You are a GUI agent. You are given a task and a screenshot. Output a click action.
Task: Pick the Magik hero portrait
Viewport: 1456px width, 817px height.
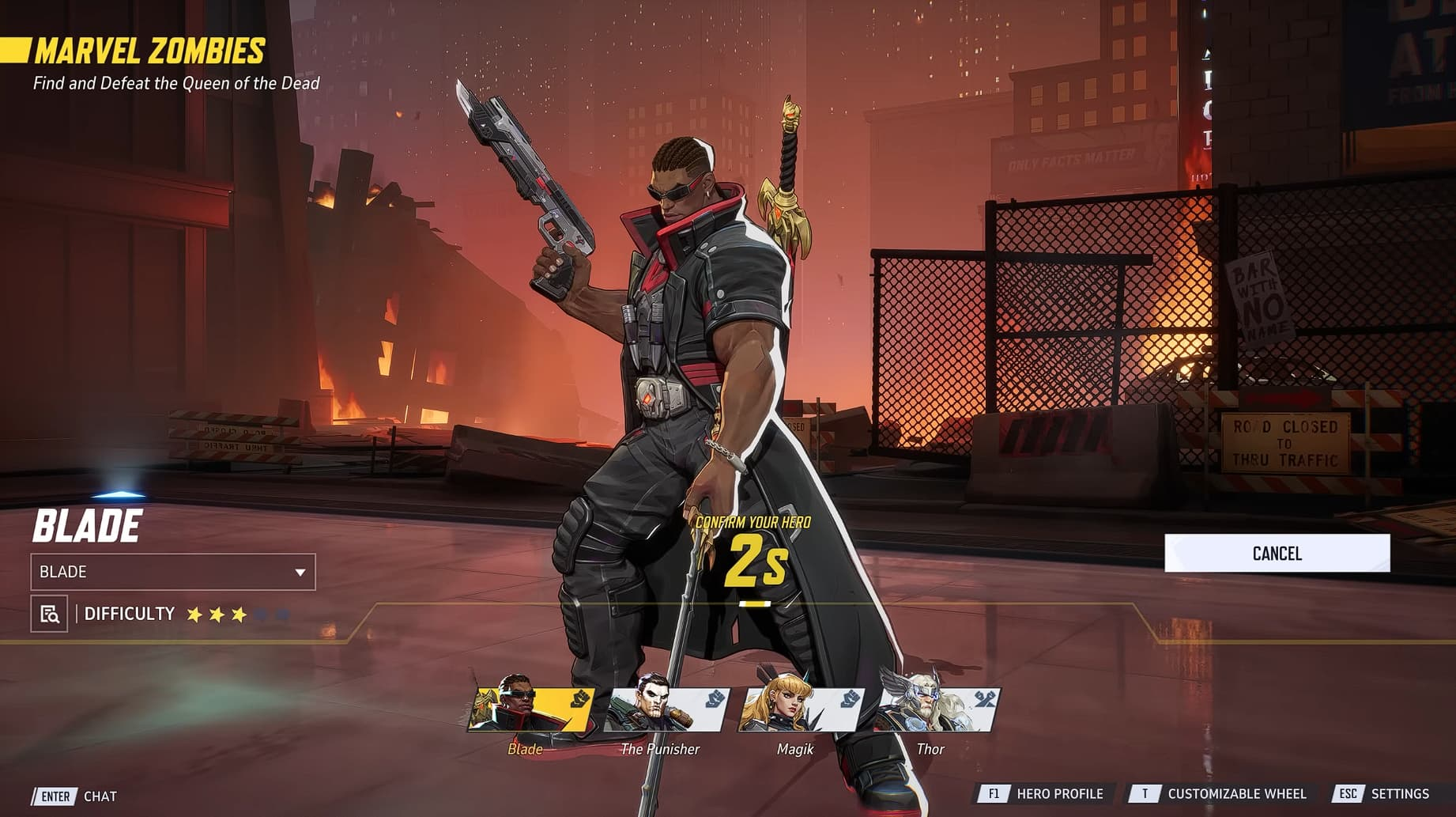pos(801,709)
